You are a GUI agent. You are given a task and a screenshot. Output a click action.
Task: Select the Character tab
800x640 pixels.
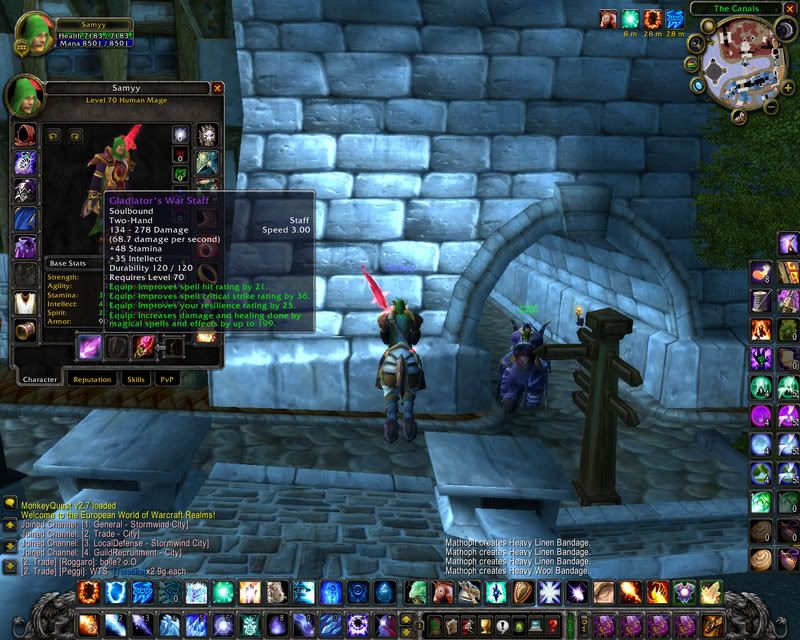(40, 379)
